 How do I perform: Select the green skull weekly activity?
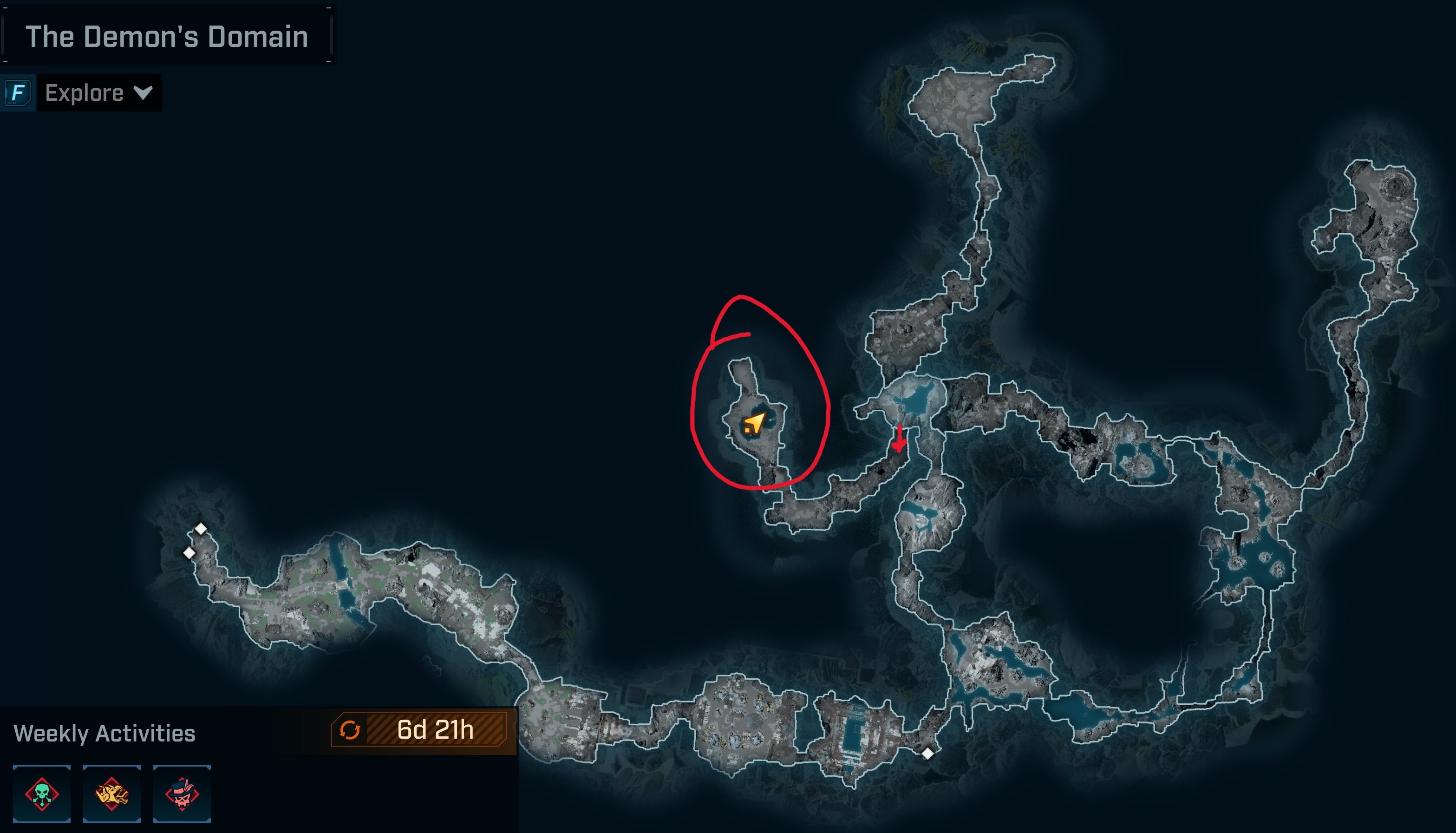click(x=42, y=794)
